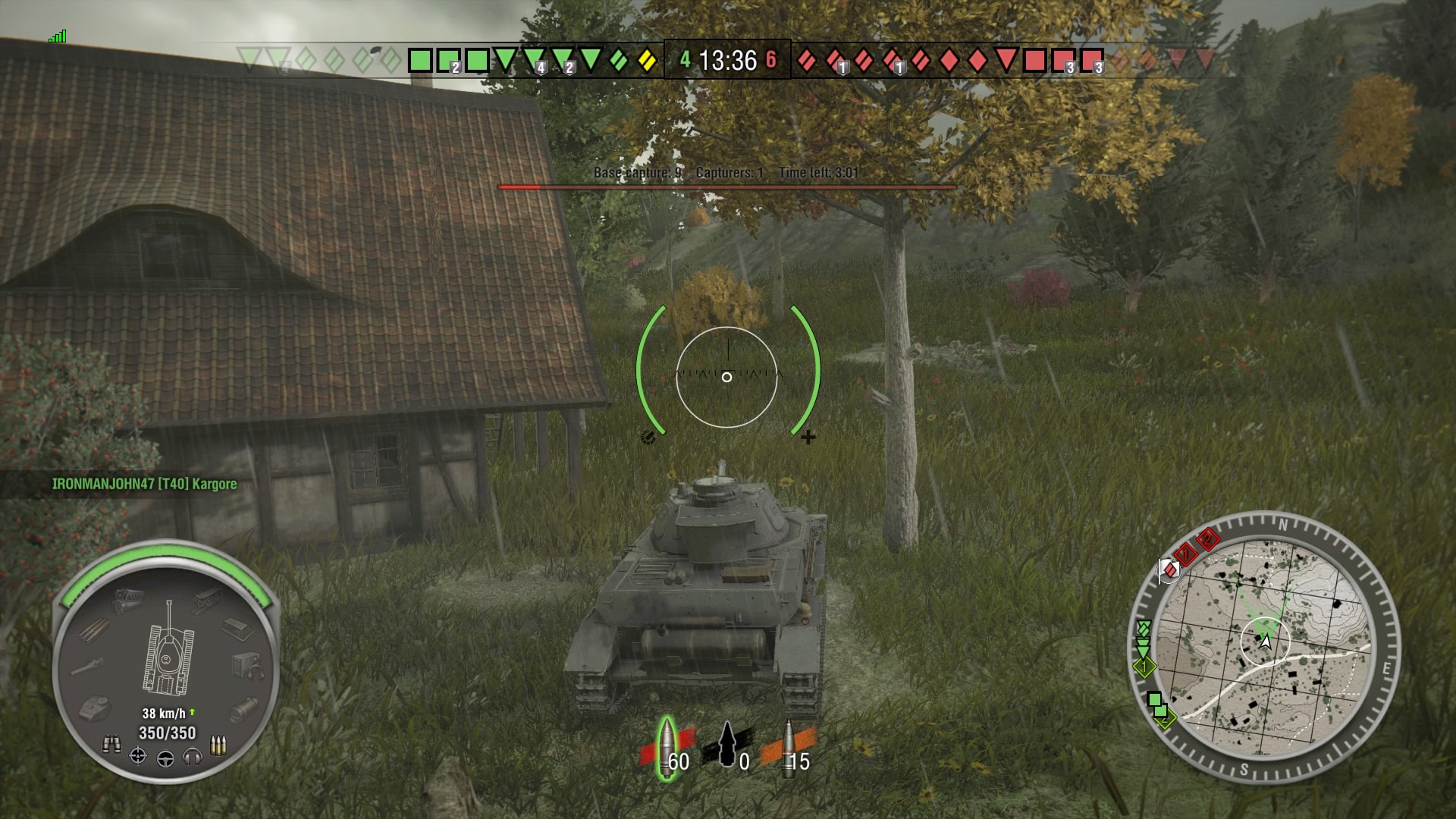The image size is (1456, 819).
Task: Click the binoculars consumable icon
Action: (x=111, y=745)
